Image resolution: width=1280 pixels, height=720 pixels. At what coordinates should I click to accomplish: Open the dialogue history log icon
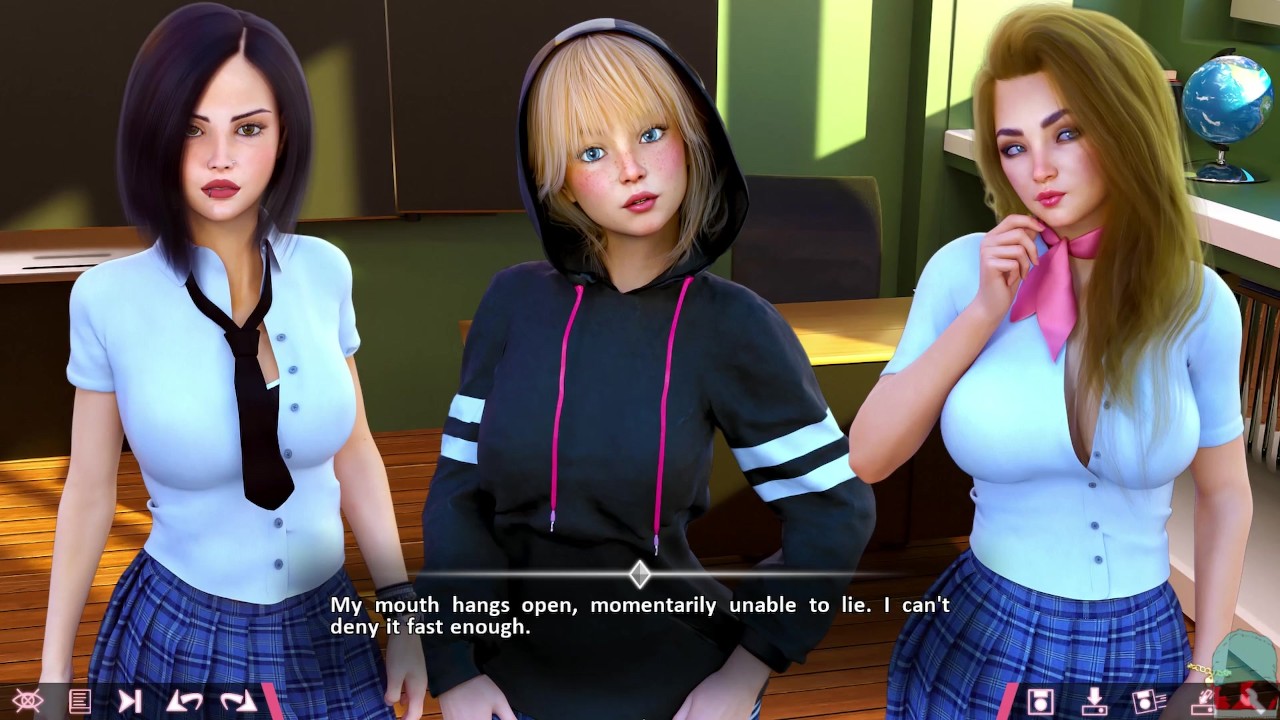79,701
